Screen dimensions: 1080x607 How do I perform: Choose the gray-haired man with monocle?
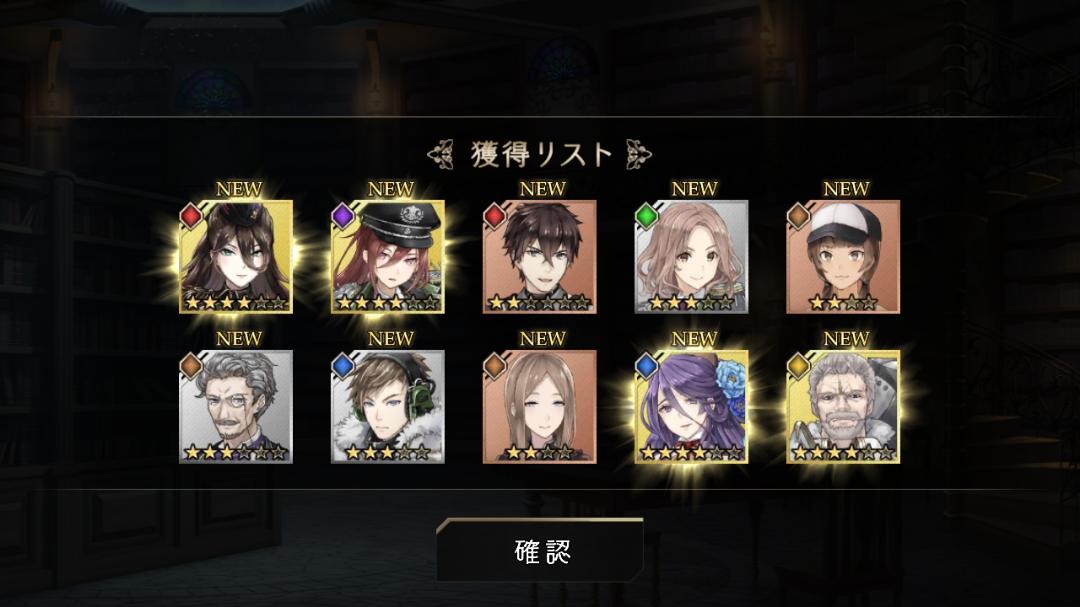[236, 407]
